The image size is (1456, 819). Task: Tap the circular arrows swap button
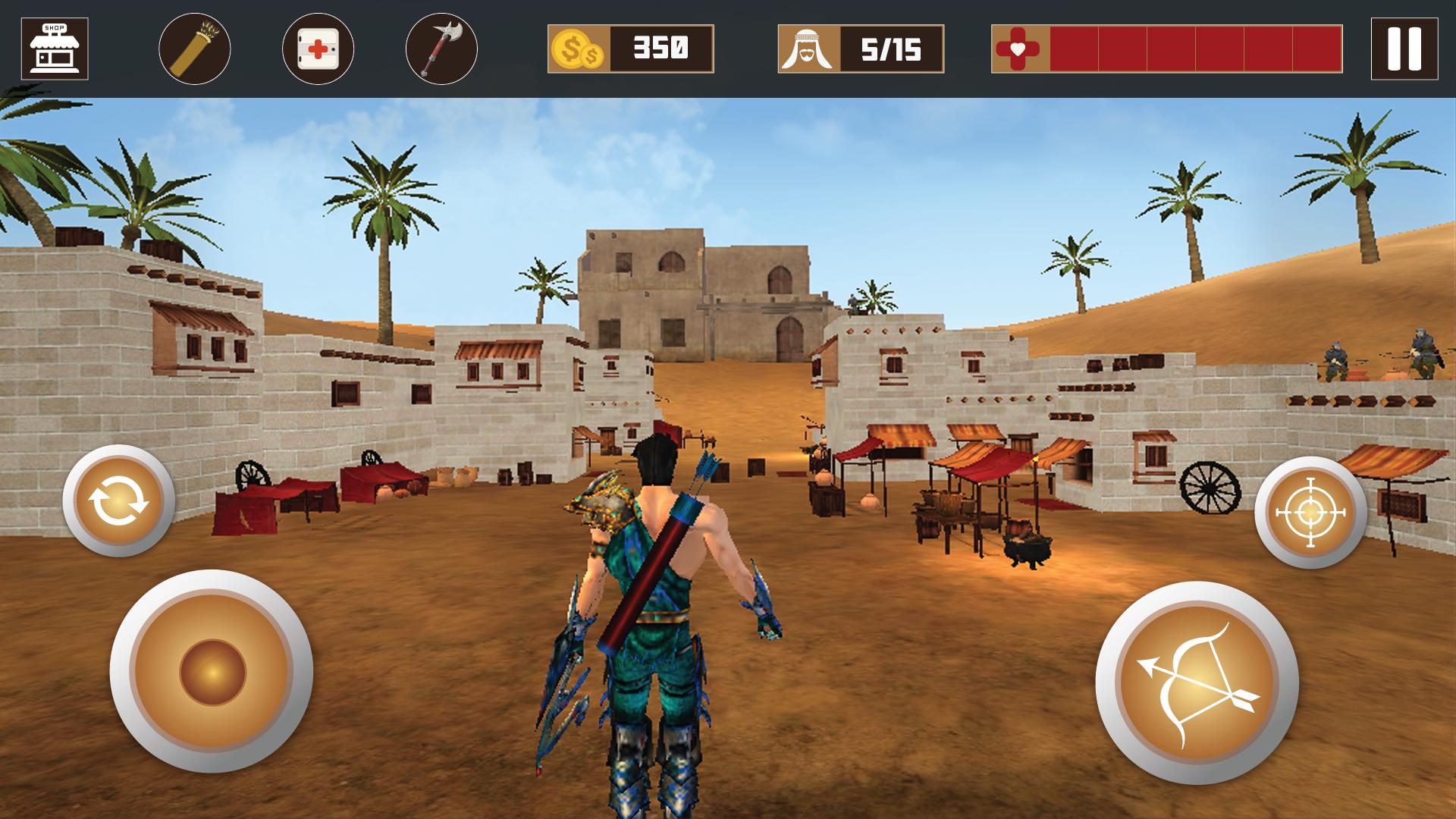pos(119,500)
